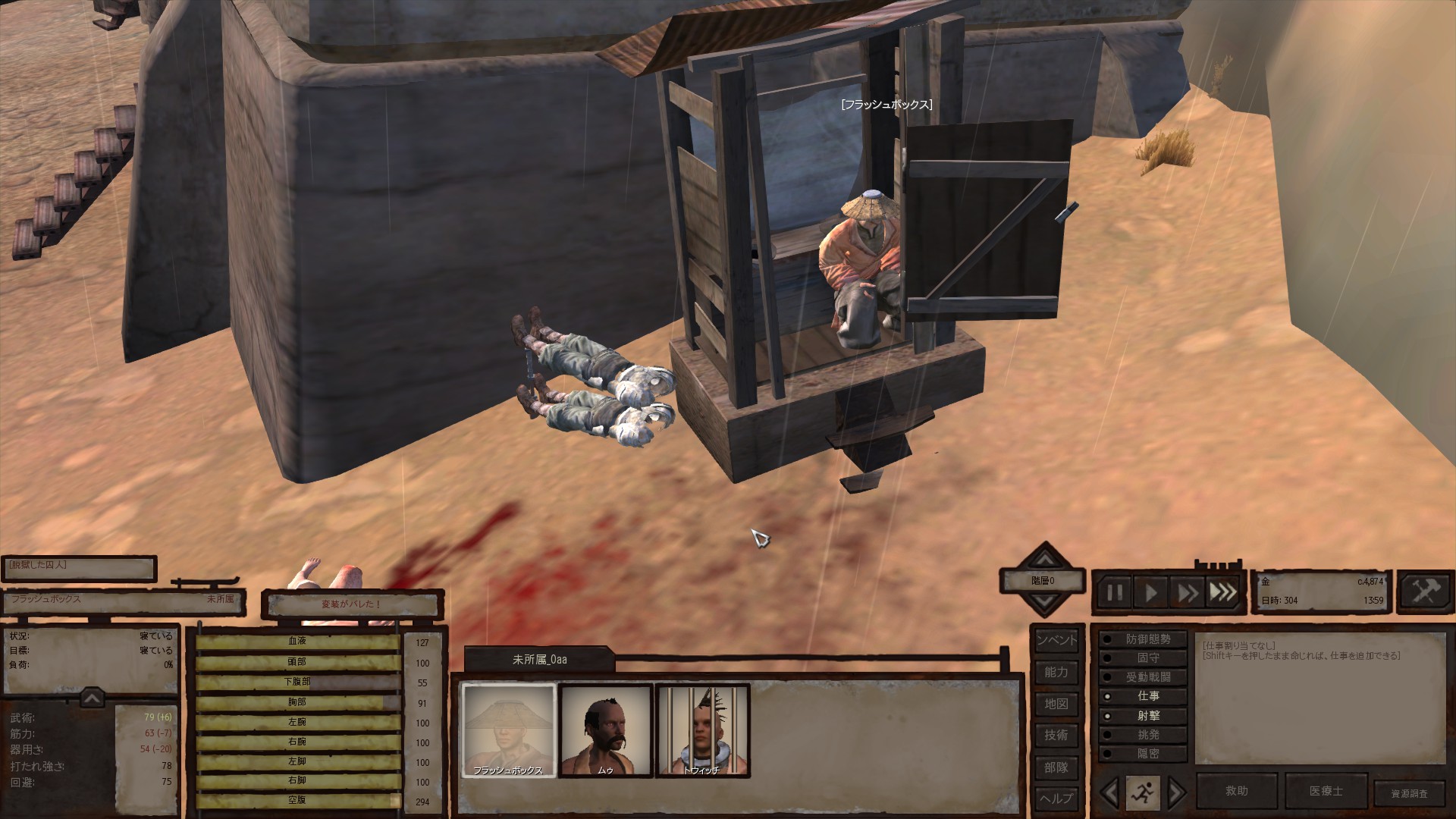This screenshot has width=1456, height=819.
Task: Open the build mode hammer button
Action: point(1425,592)
